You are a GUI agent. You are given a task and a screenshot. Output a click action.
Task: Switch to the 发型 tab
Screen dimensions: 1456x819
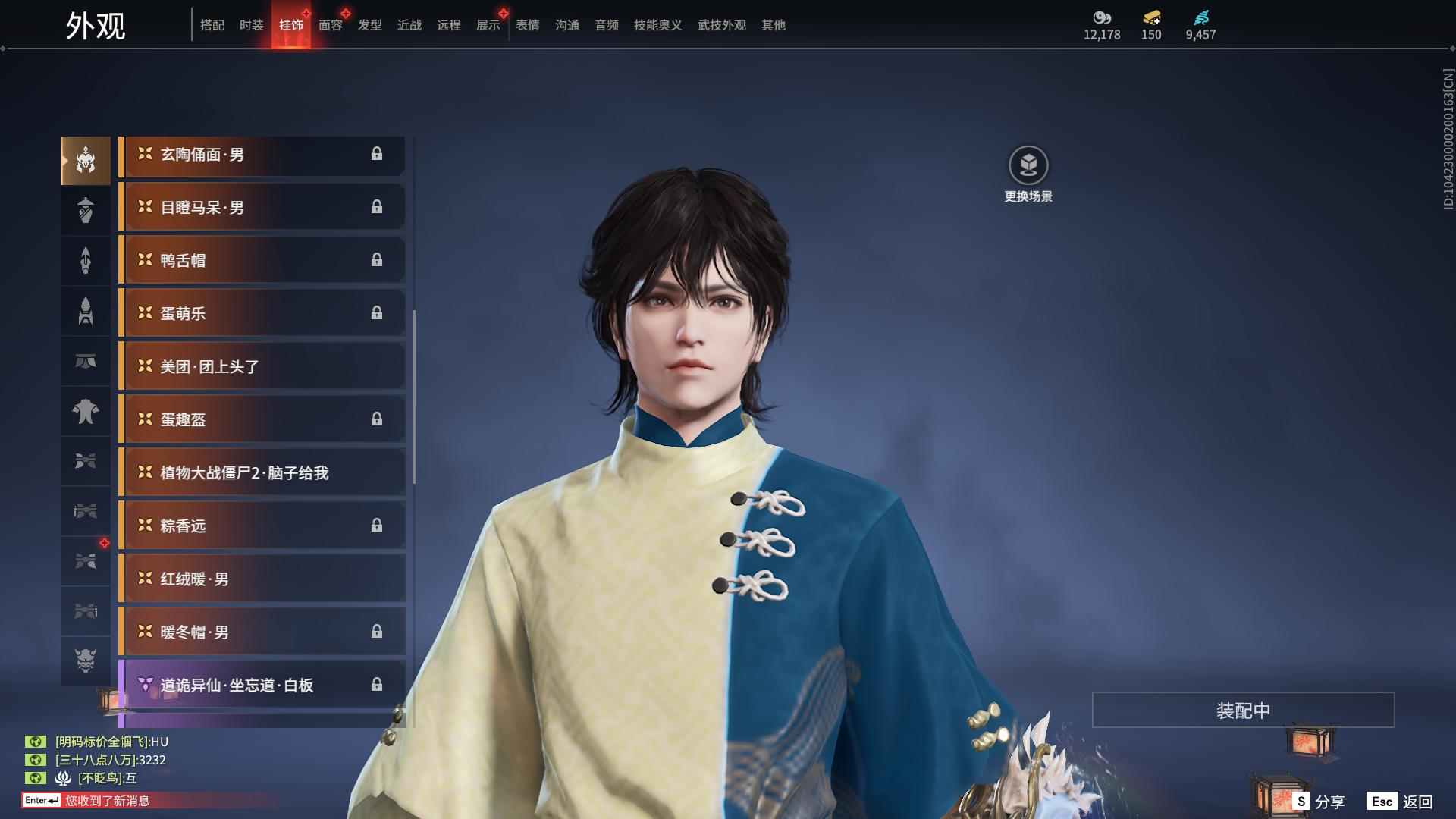[x=369, y=25]
